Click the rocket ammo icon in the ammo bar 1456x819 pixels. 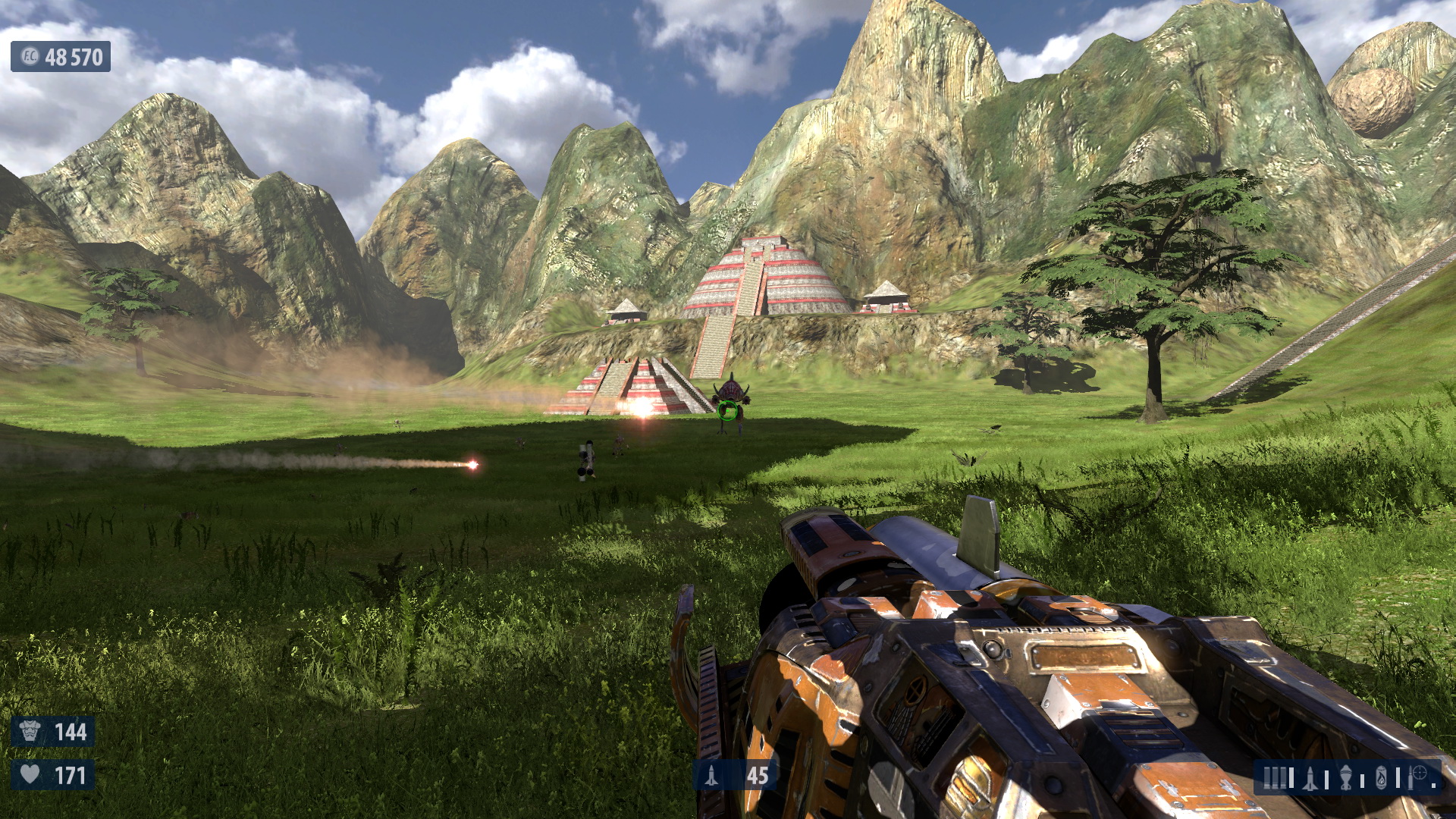(x=1311, y=777)
